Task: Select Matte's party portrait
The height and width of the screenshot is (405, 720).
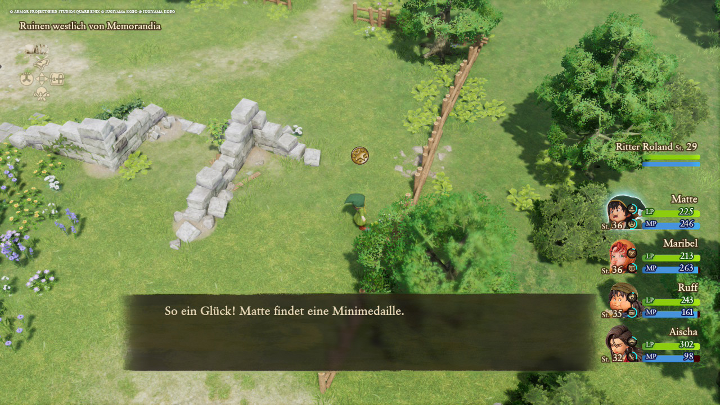Action: (624, 213)
